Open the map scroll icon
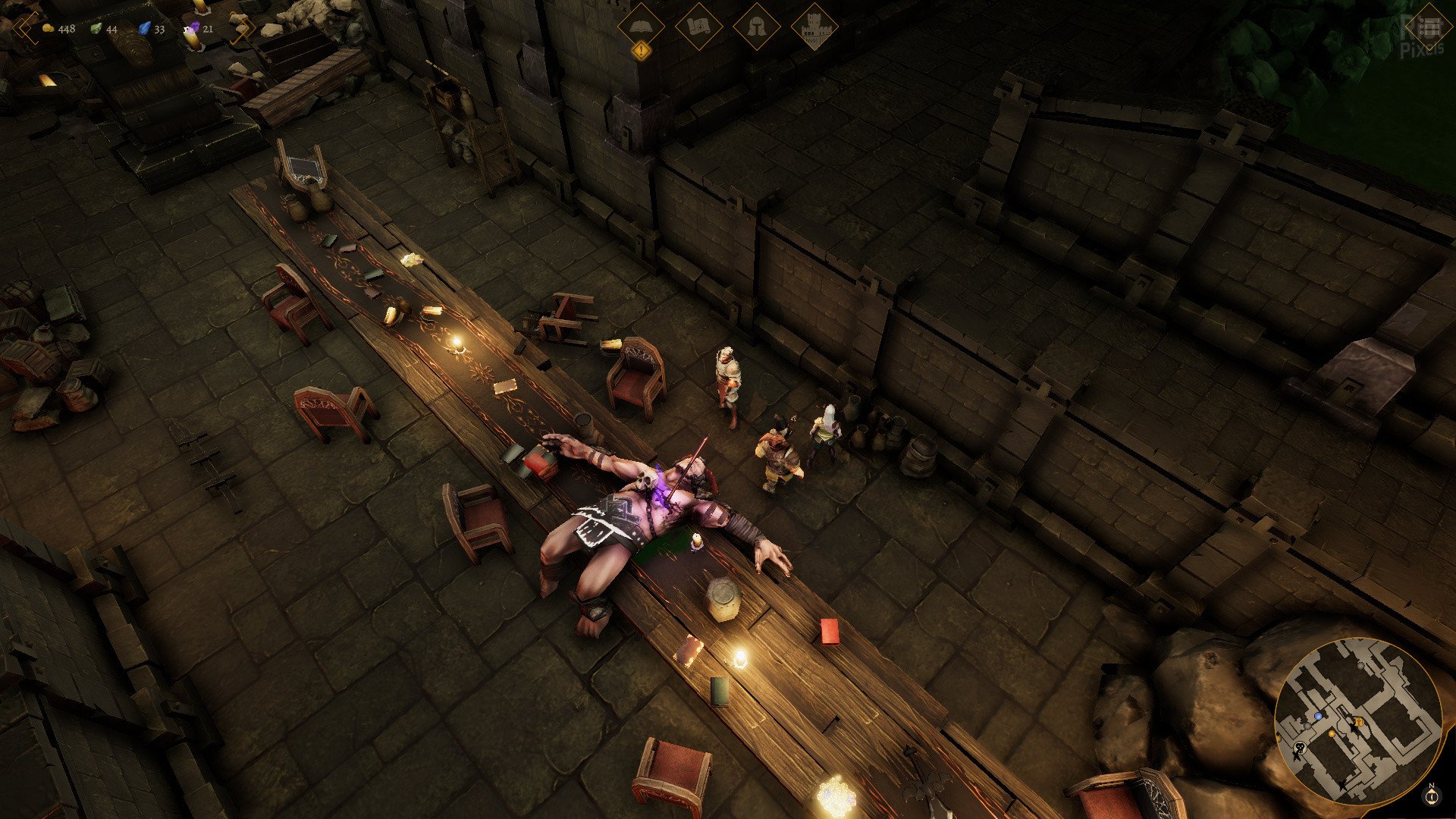This screenshot has height=819, width=1456. pos(698,27)
